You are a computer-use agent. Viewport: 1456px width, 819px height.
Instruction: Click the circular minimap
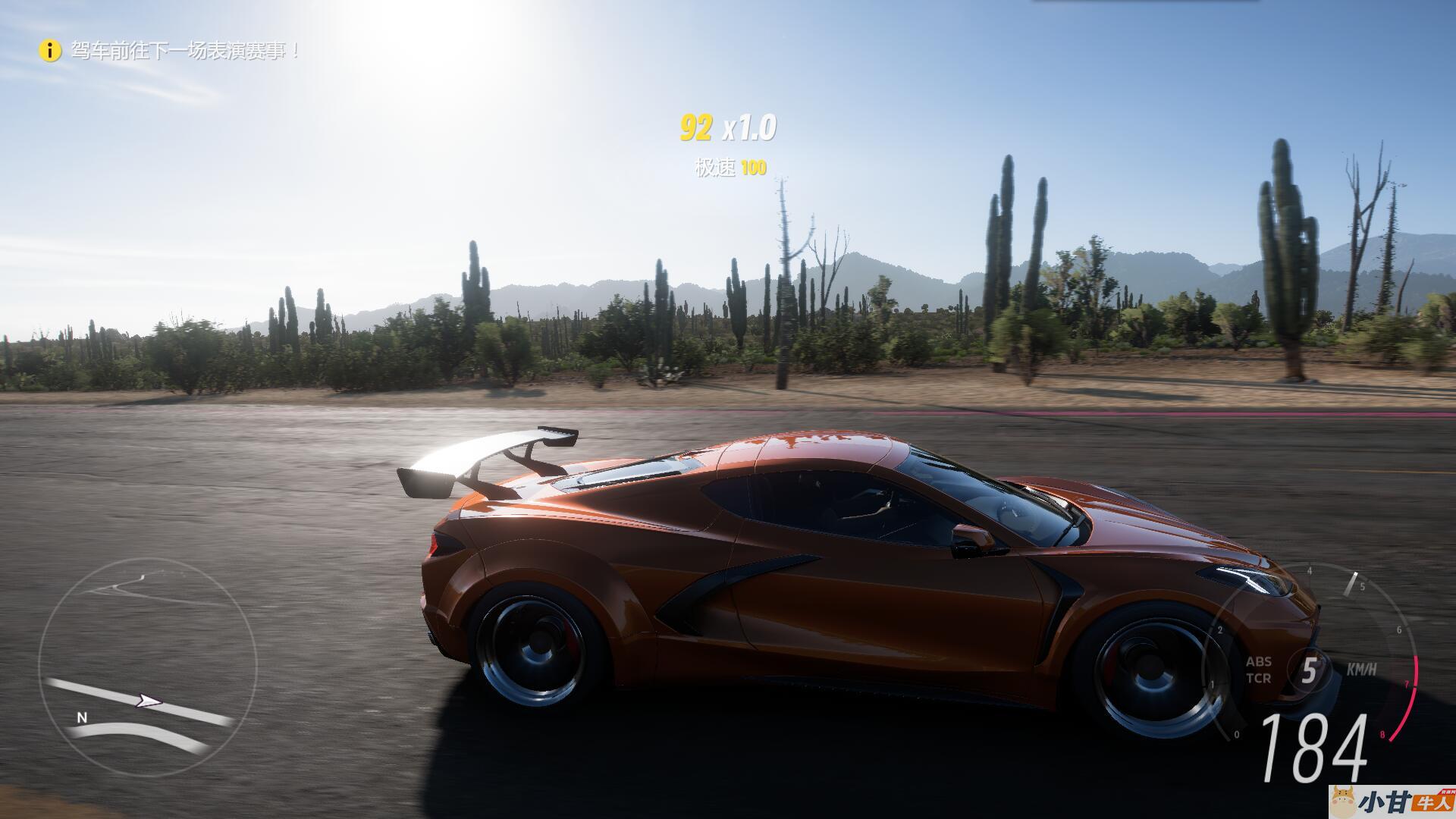(148, 667)
